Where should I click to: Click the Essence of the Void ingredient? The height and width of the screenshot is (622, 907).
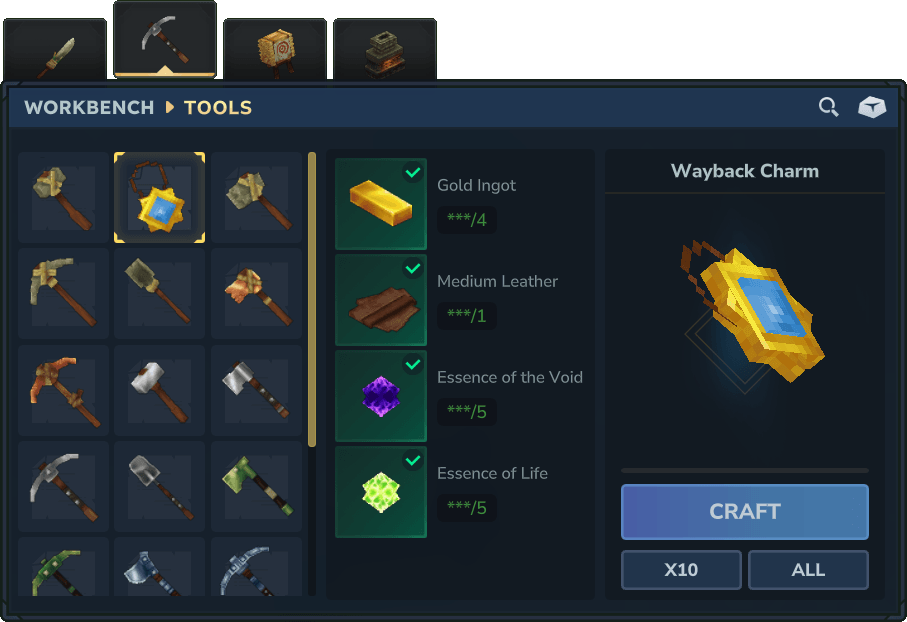pyautogui.click(x=381, y=396)
